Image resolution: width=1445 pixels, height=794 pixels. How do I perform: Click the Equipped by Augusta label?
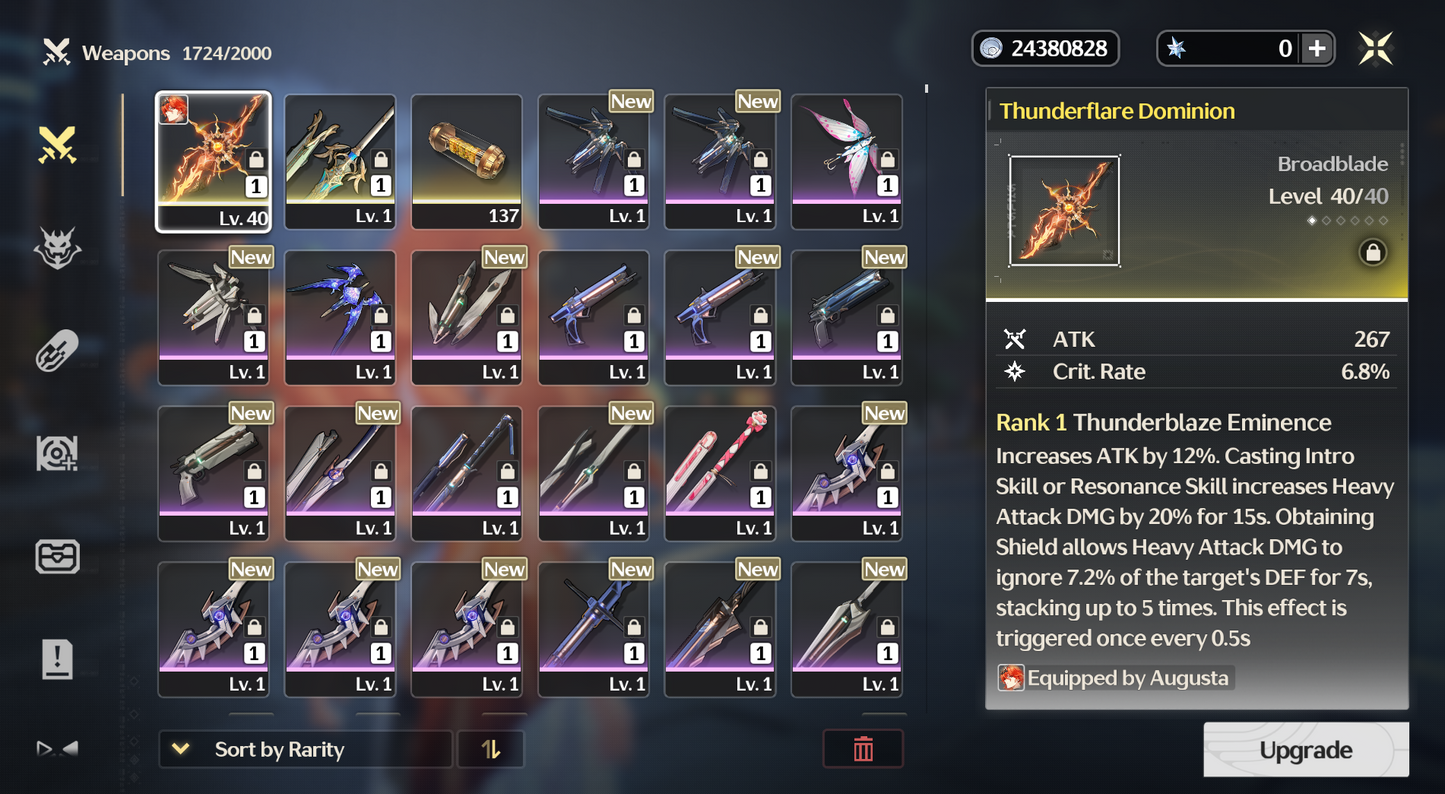pyautogui.click(x=1116, y=678)
